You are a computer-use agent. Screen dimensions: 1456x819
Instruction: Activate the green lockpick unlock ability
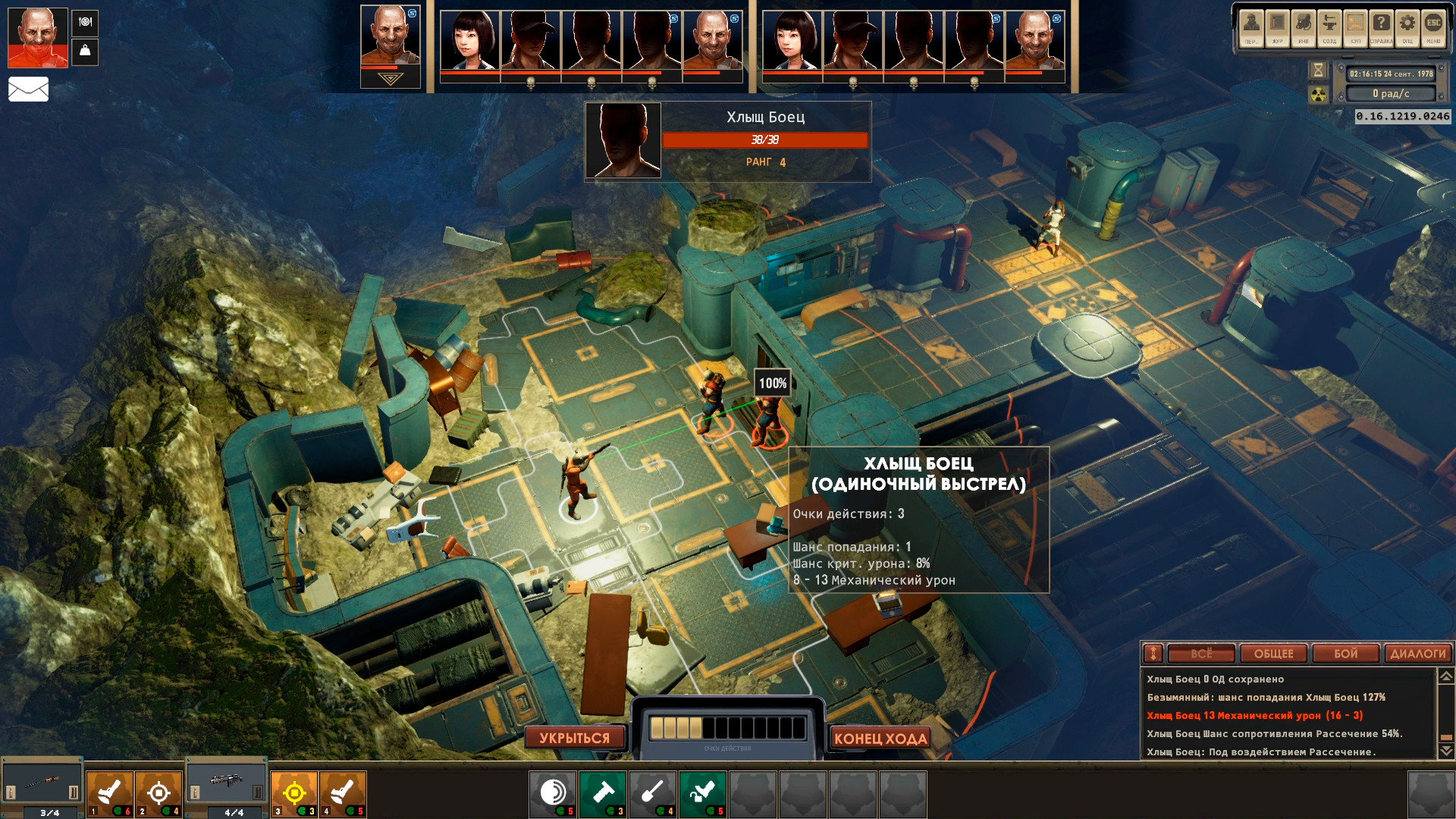click(702, 793)
